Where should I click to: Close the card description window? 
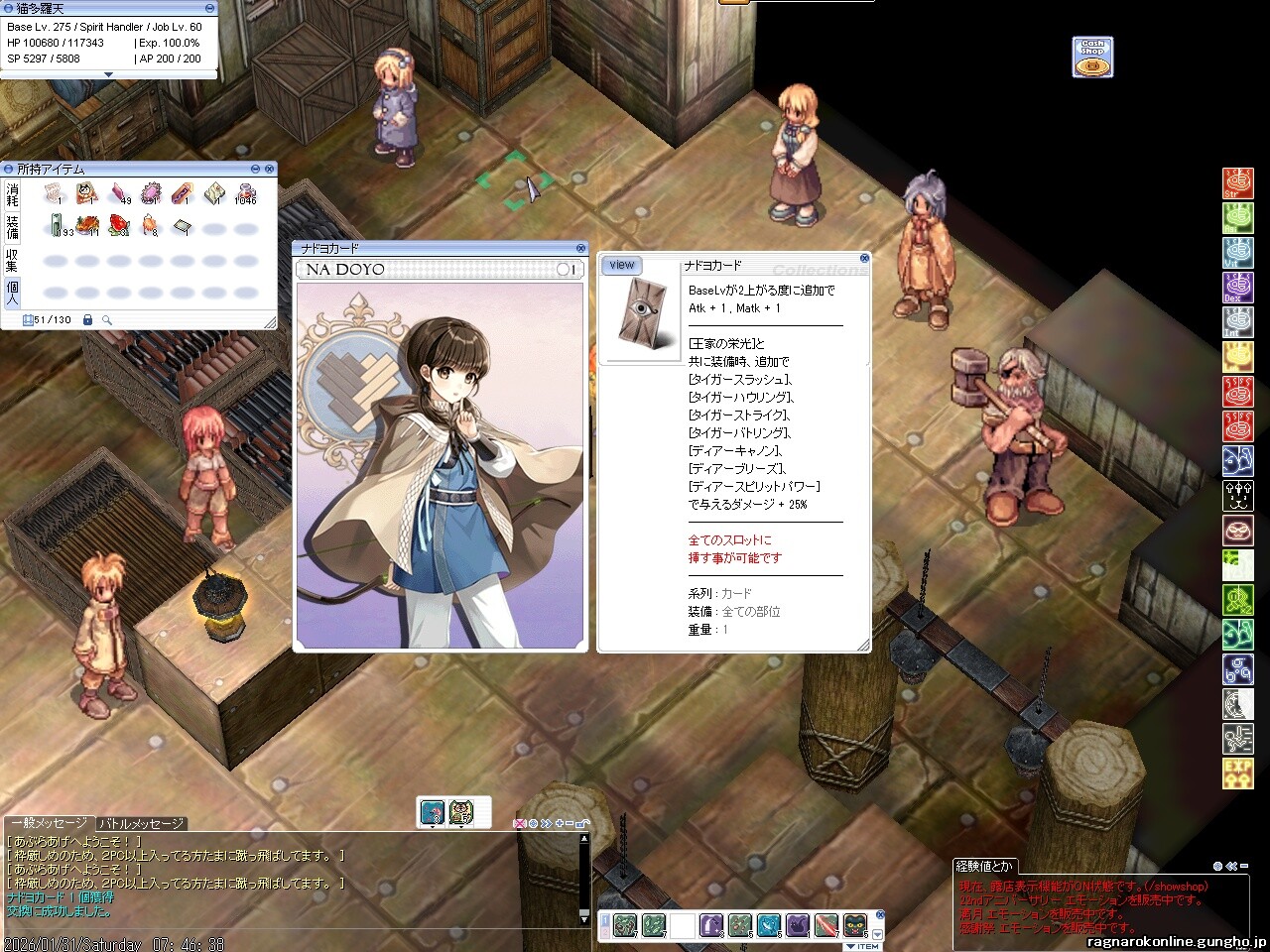[864, 258]
